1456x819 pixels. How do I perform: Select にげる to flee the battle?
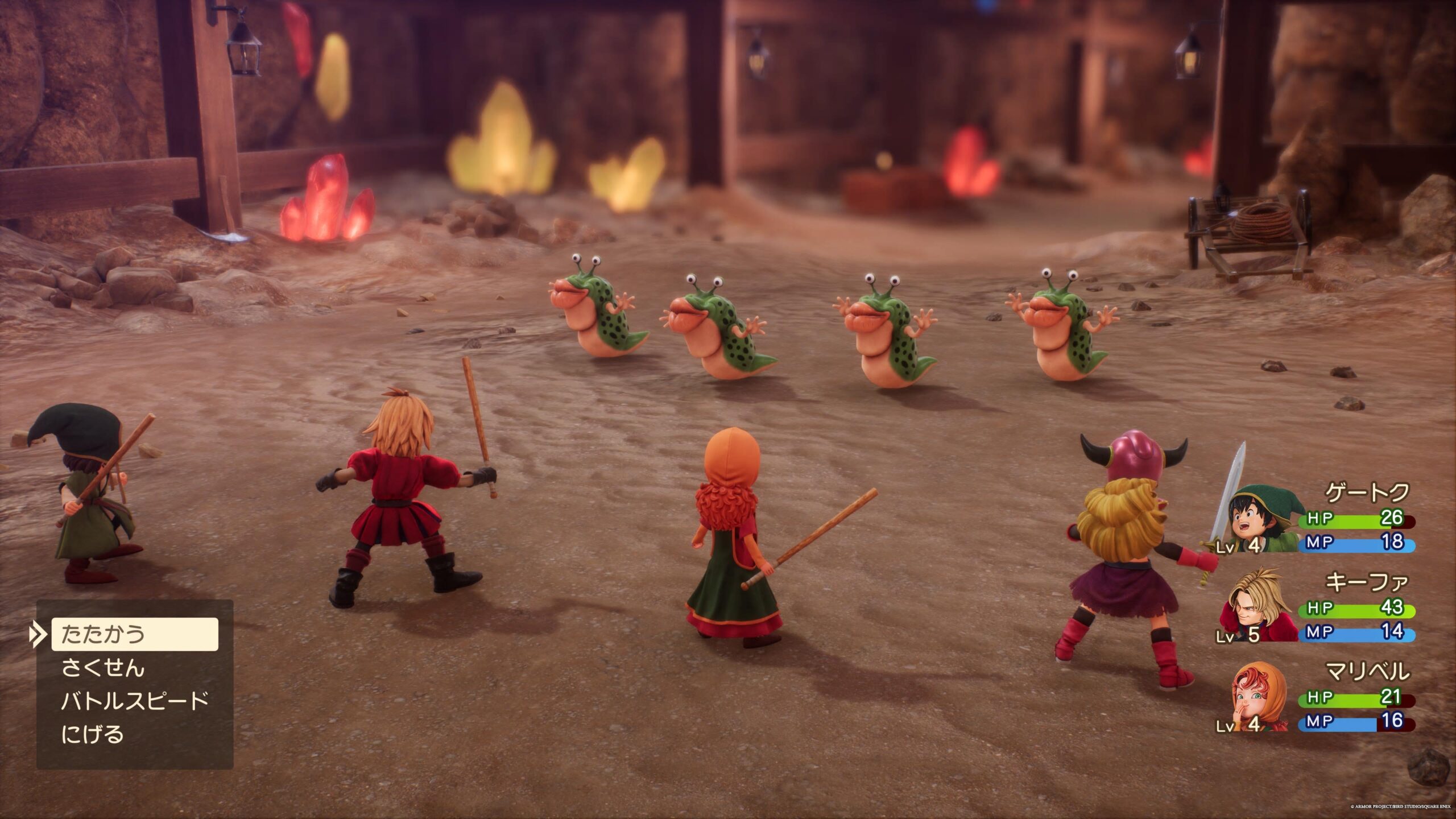pos(92,734)
